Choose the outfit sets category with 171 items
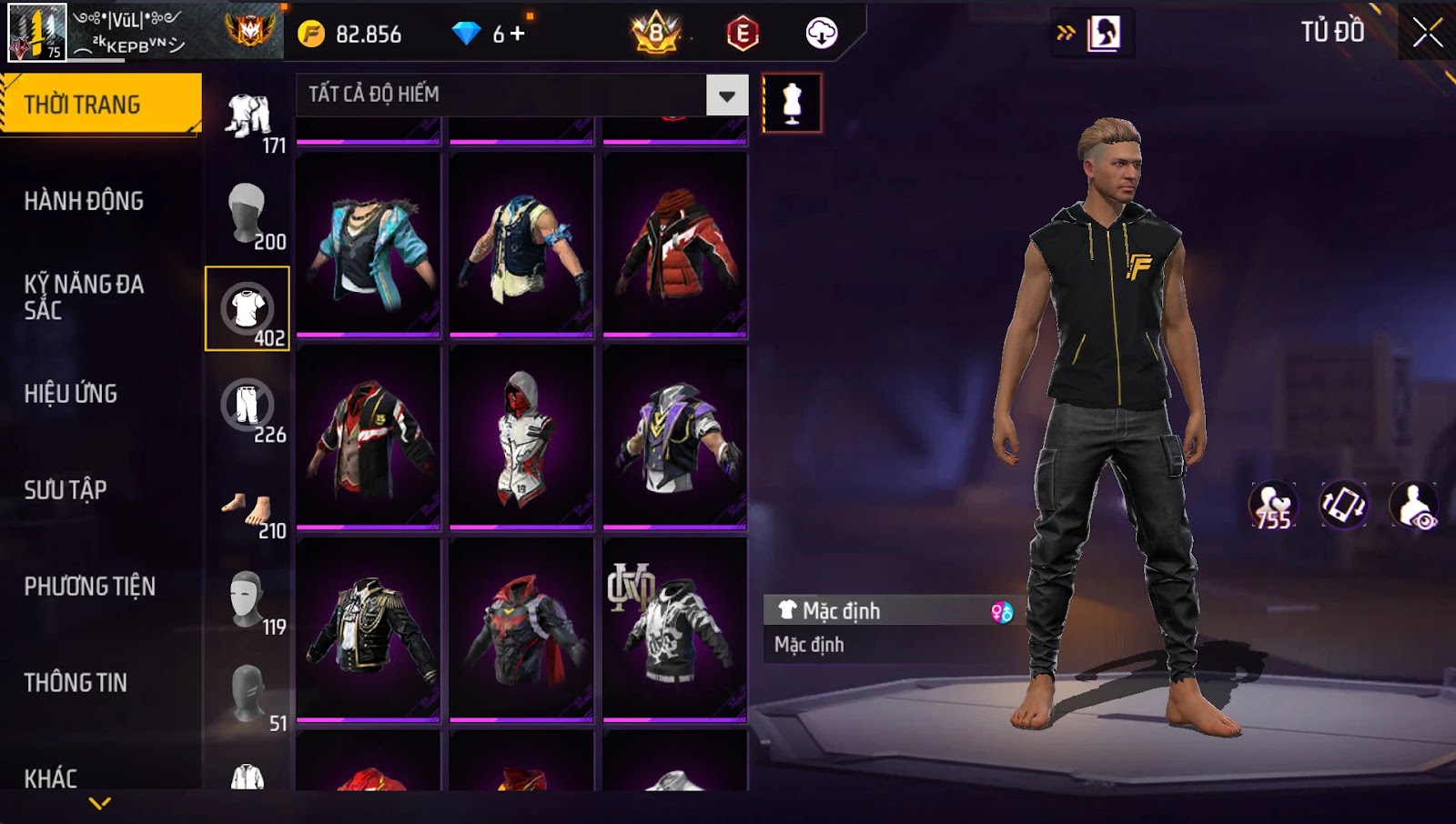Image resolution: width=1456 pixels, height=824 pixels. point(248,118)
